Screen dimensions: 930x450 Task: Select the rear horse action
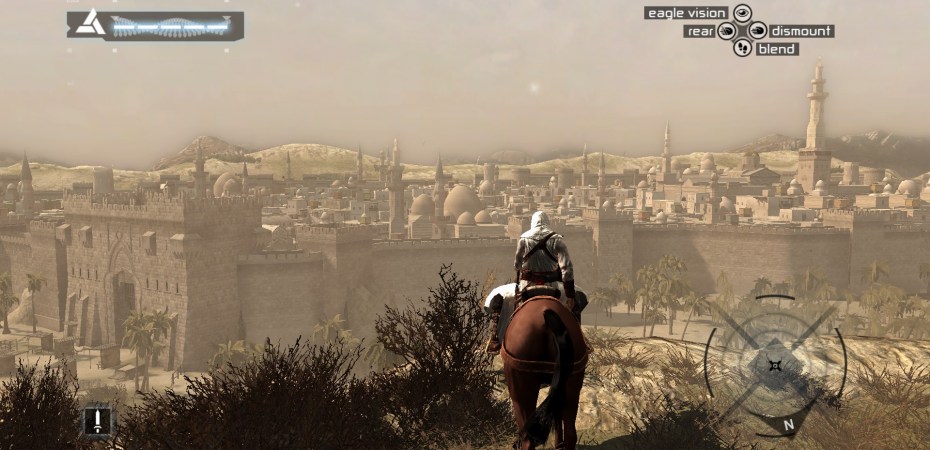[699, 31]
